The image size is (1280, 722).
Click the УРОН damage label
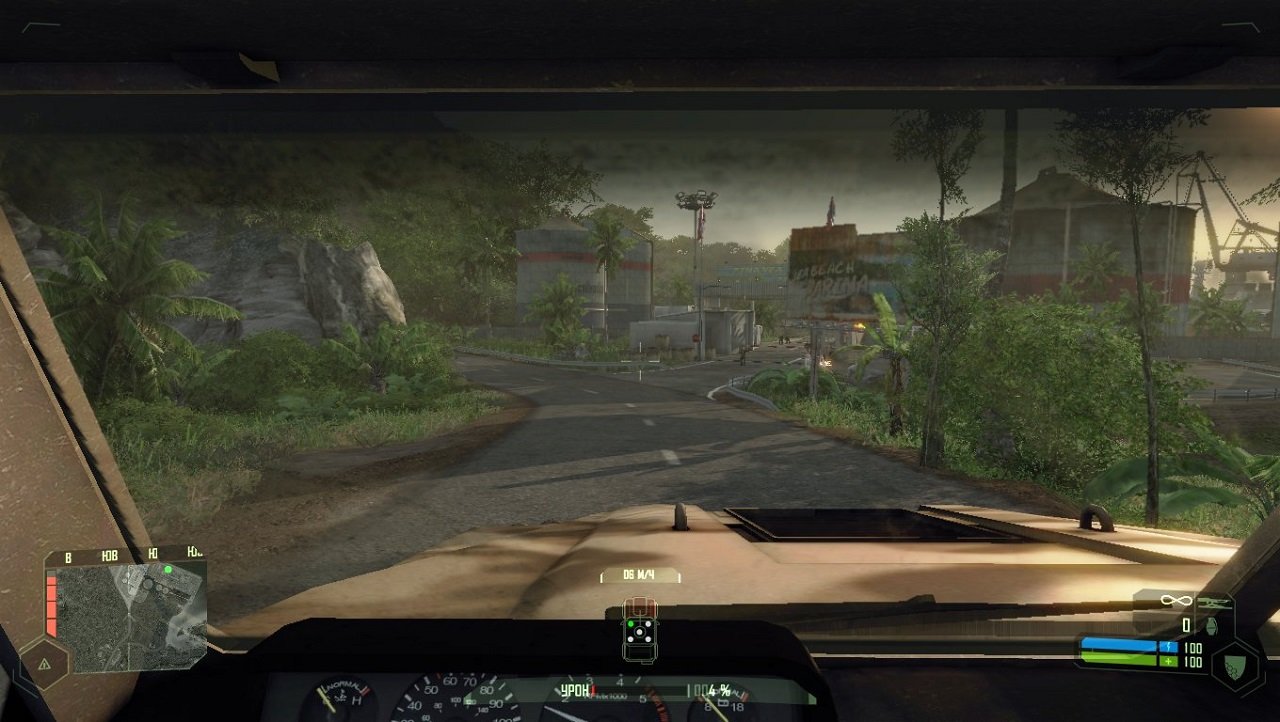point(576,689)
